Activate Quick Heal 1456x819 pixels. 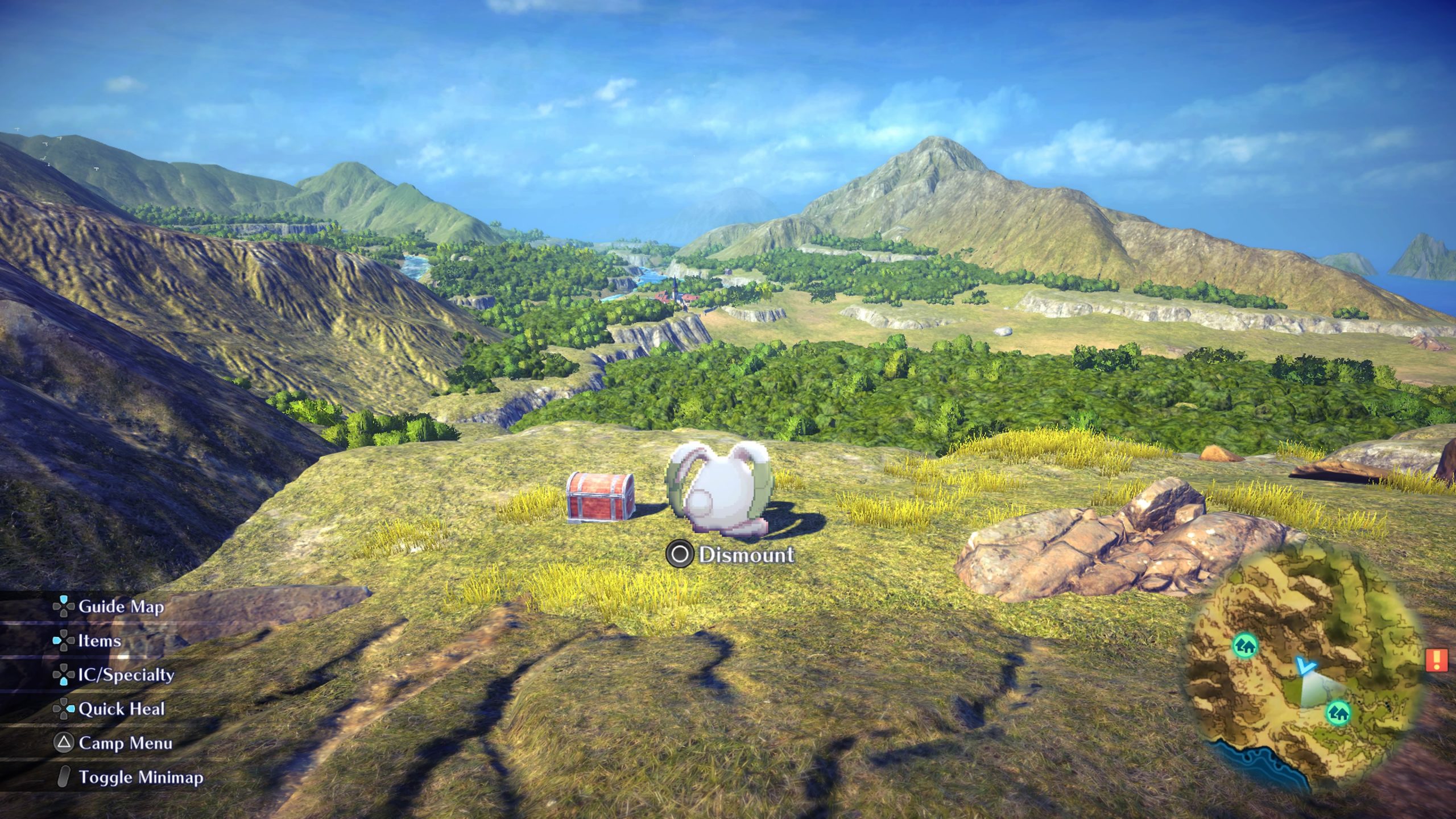coord(121,709)
